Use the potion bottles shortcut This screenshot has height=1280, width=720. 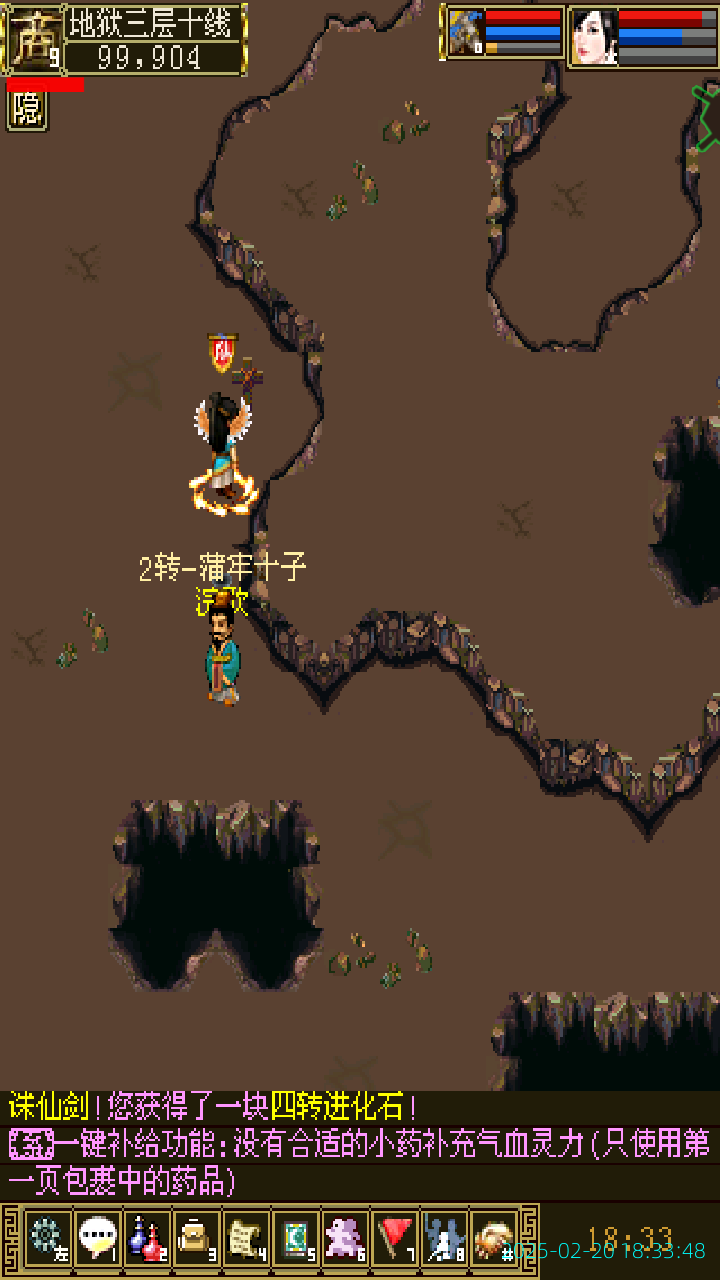click(x=147, y=1238)
